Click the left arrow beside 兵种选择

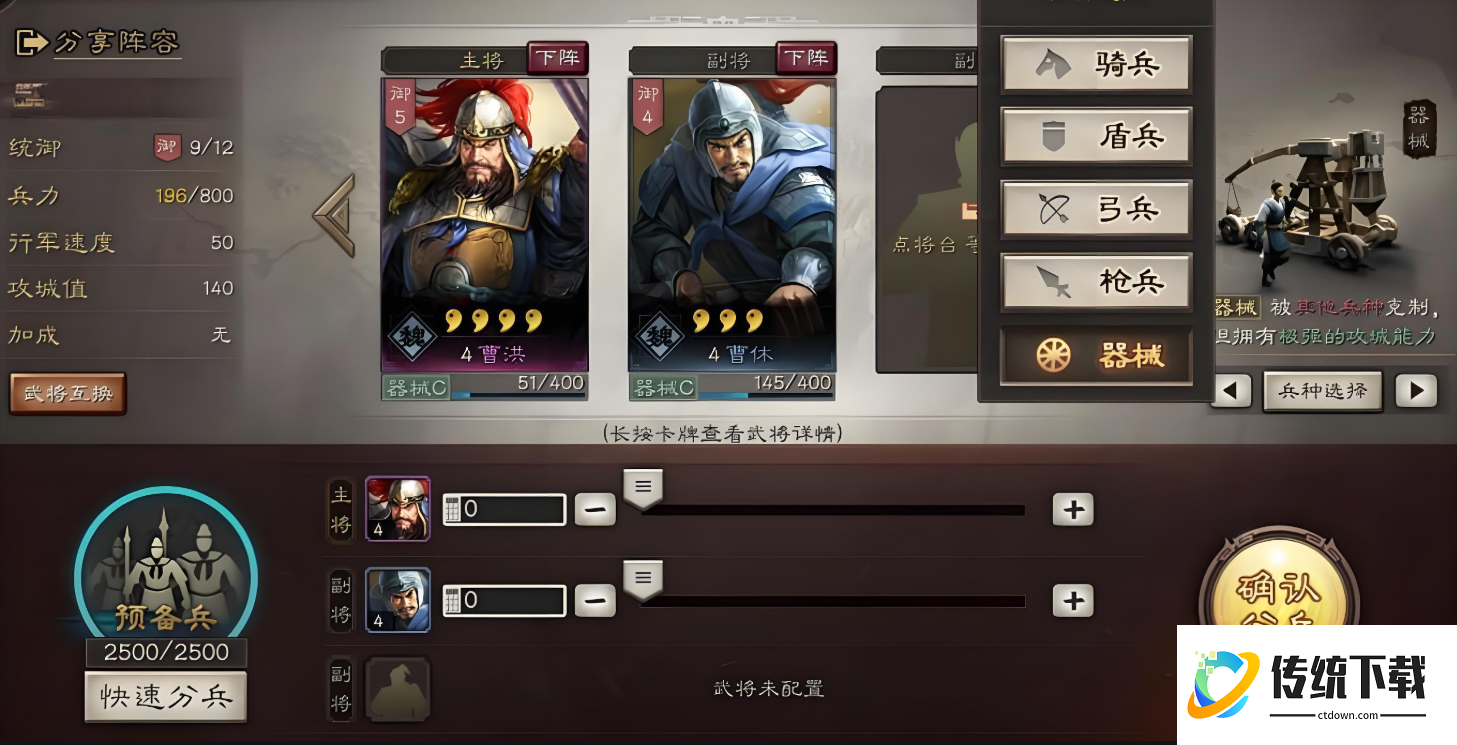click(1231, 391)
